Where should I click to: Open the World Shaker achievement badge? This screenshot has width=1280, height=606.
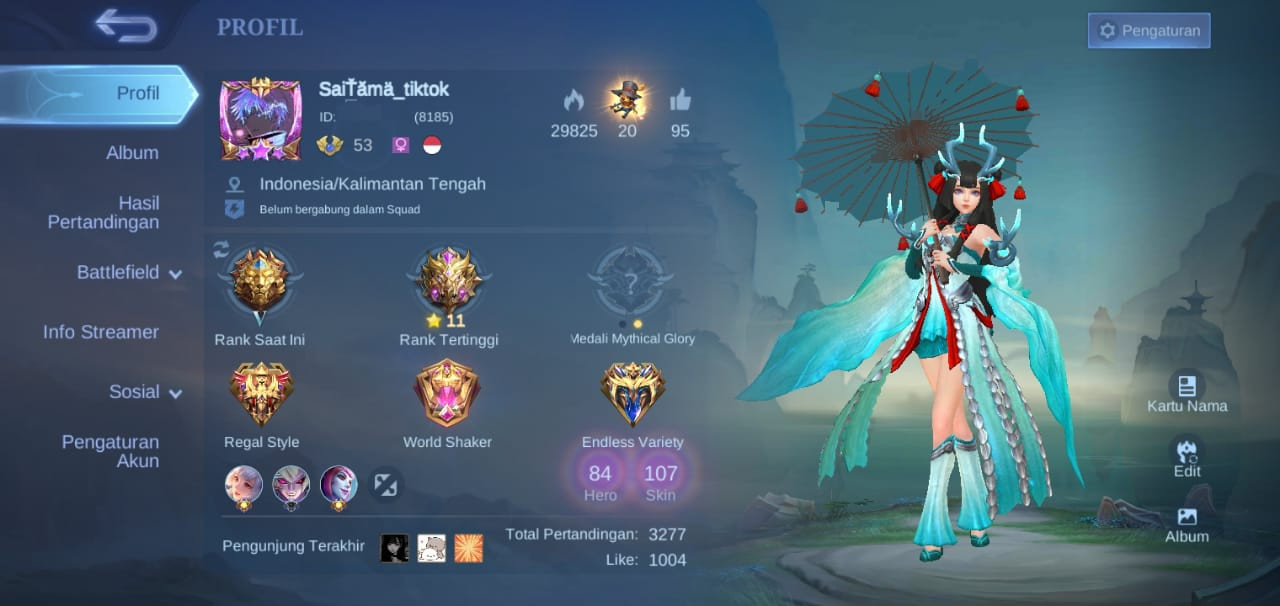coord(447,394)
